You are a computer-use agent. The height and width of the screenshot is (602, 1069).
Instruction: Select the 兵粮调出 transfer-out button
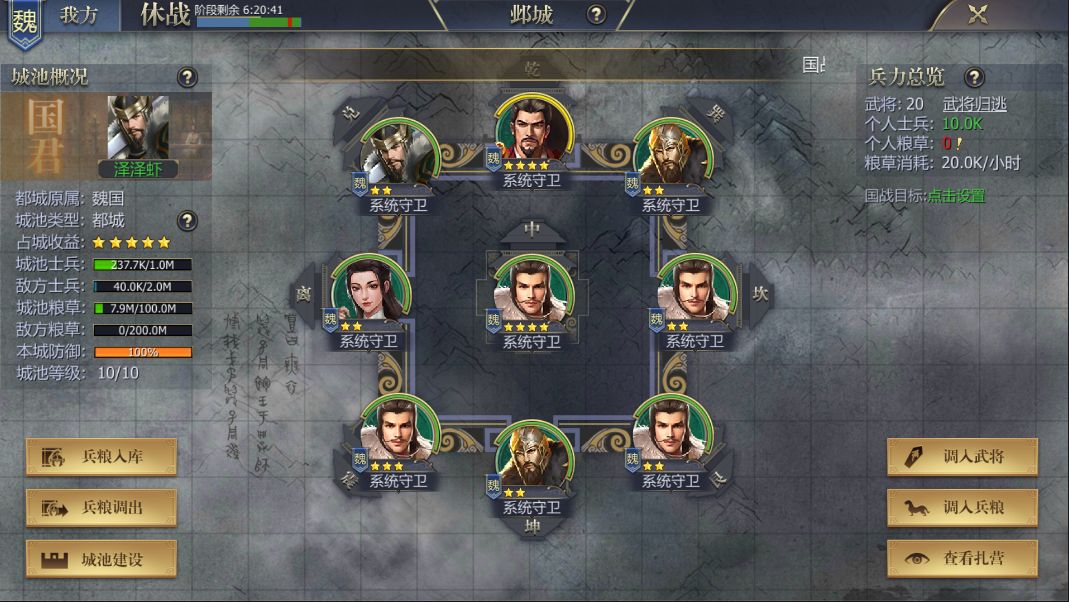click(x=101, y=508)
